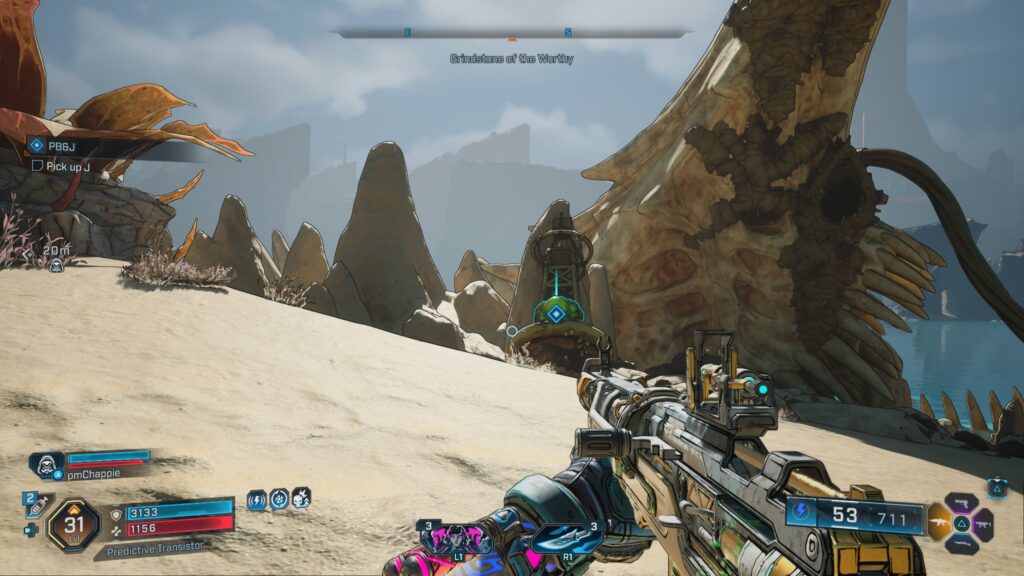This screenshot has width=1024, height=576.
Task: Select pmChappie's hooded teammate portrait
Action: (x=46, y=464)
